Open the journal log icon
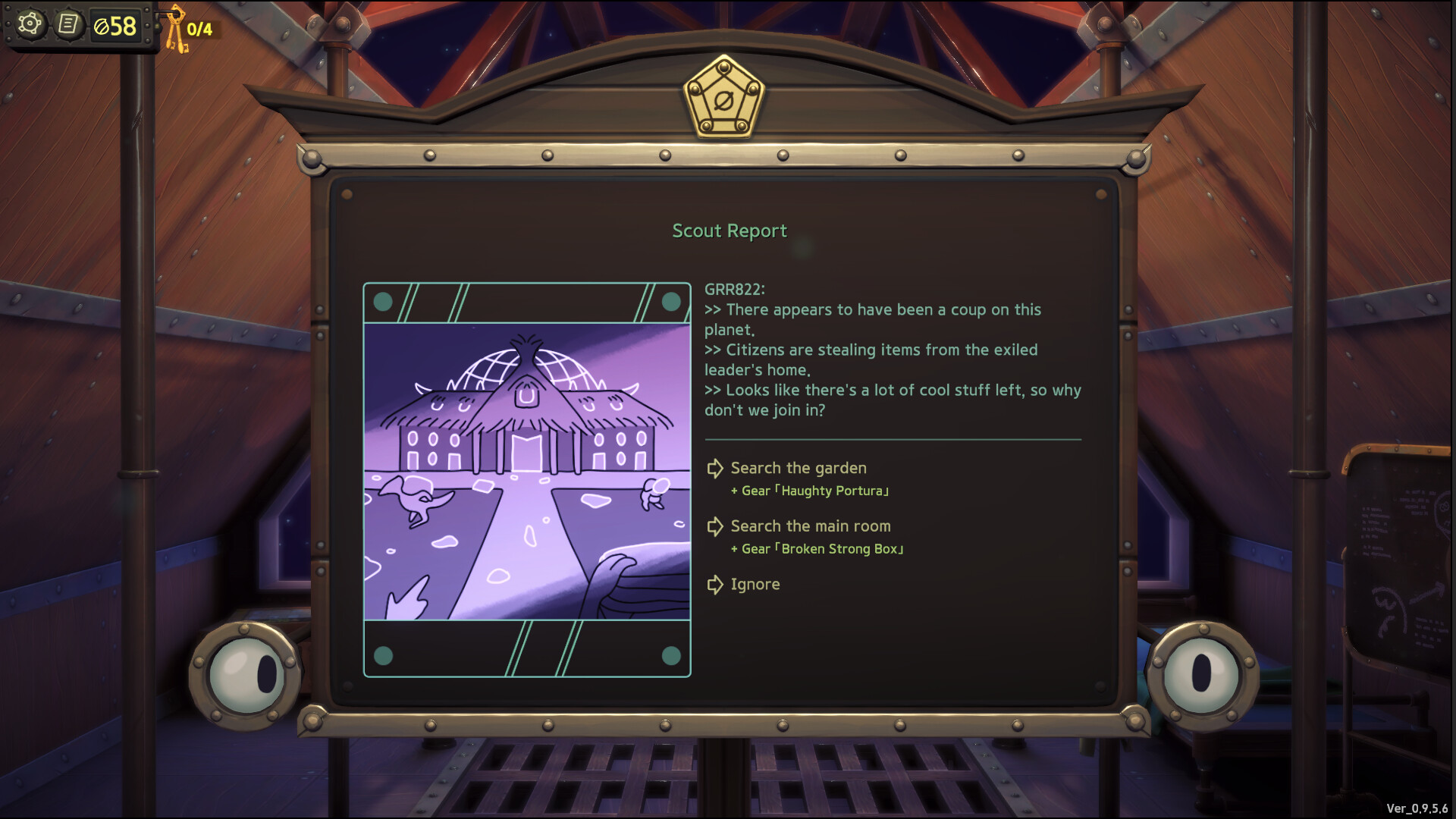 point(70,24)
